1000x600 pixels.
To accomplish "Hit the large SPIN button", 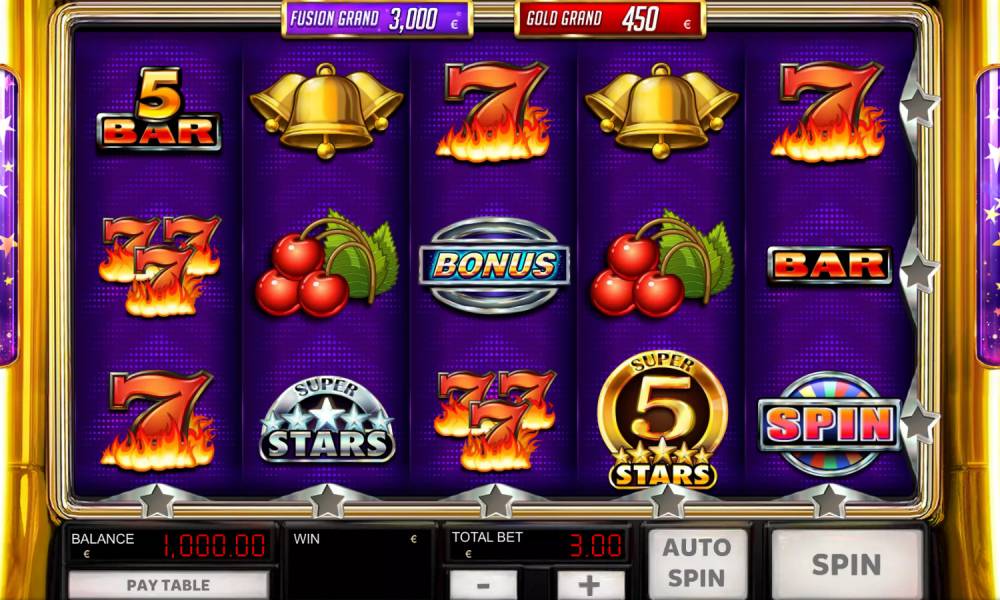I will [846, 565].
